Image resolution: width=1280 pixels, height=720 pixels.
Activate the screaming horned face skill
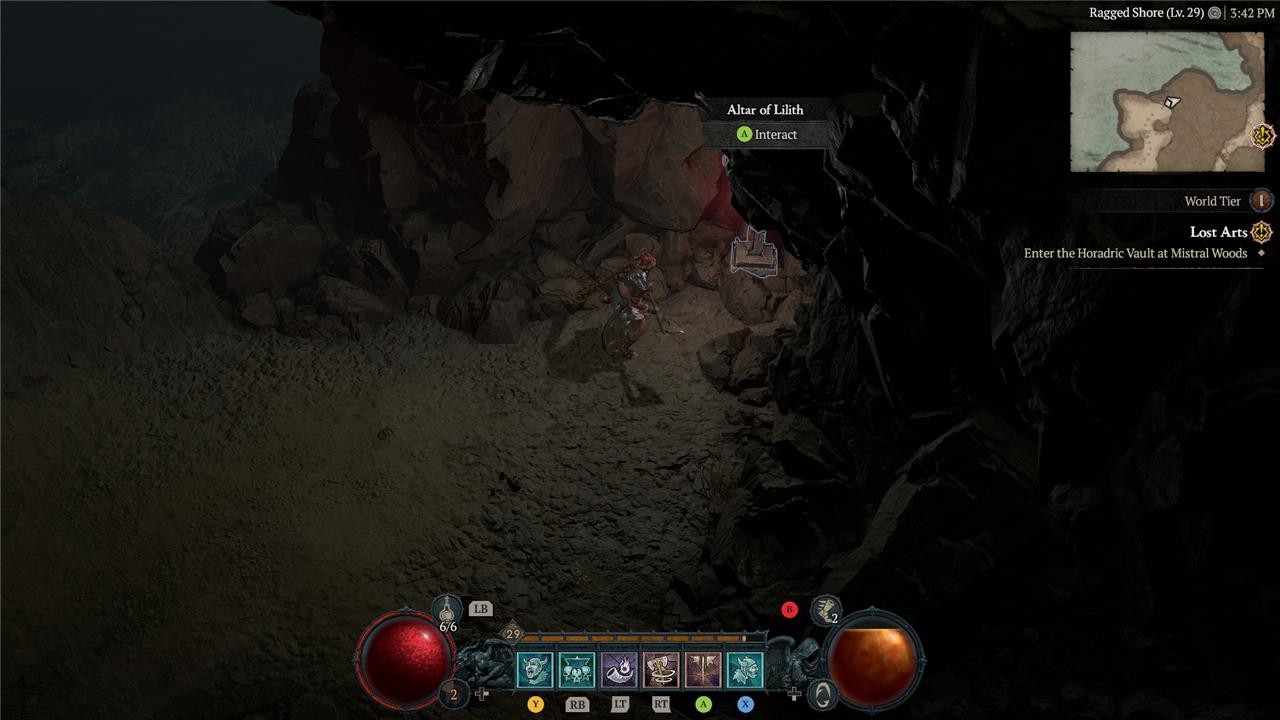point(534,669)
